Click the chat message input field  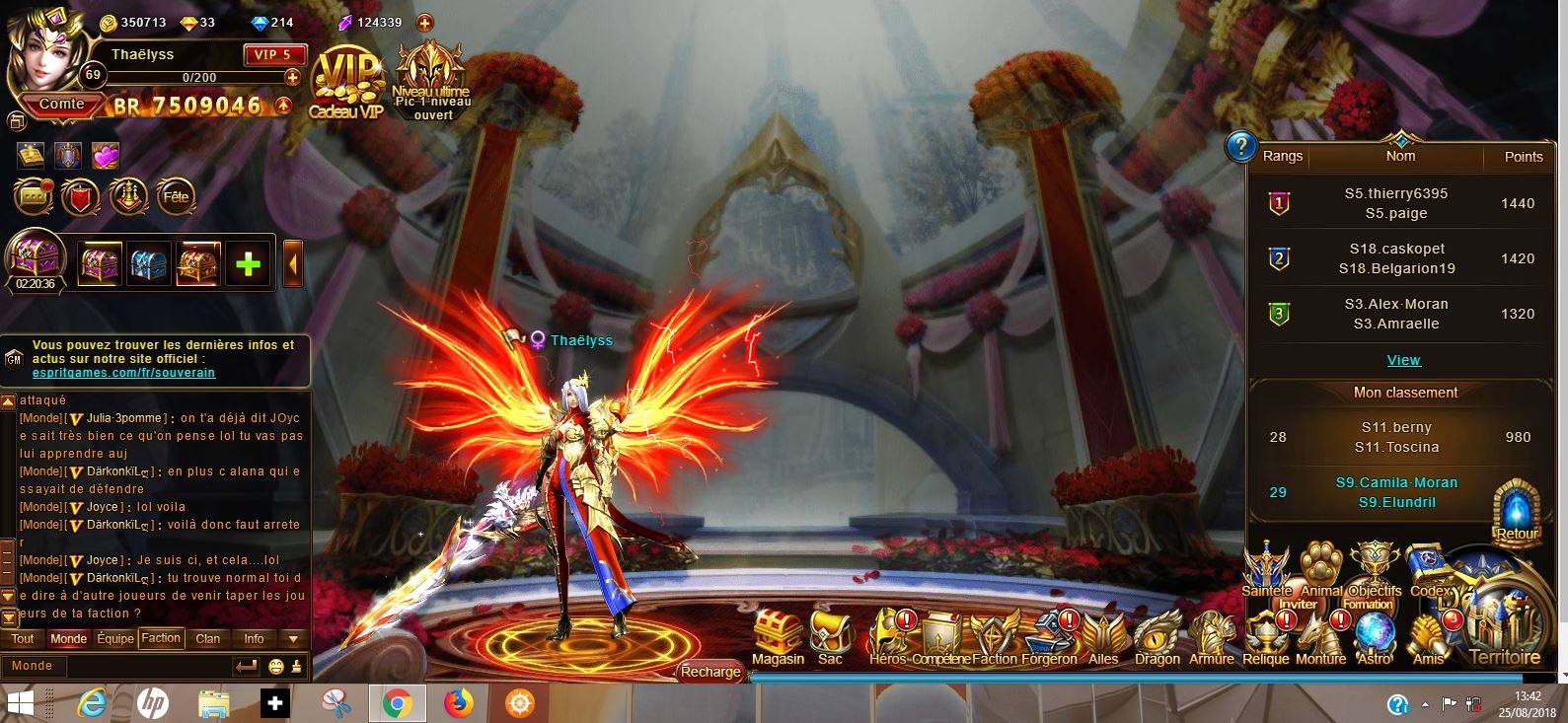(118, 666)
